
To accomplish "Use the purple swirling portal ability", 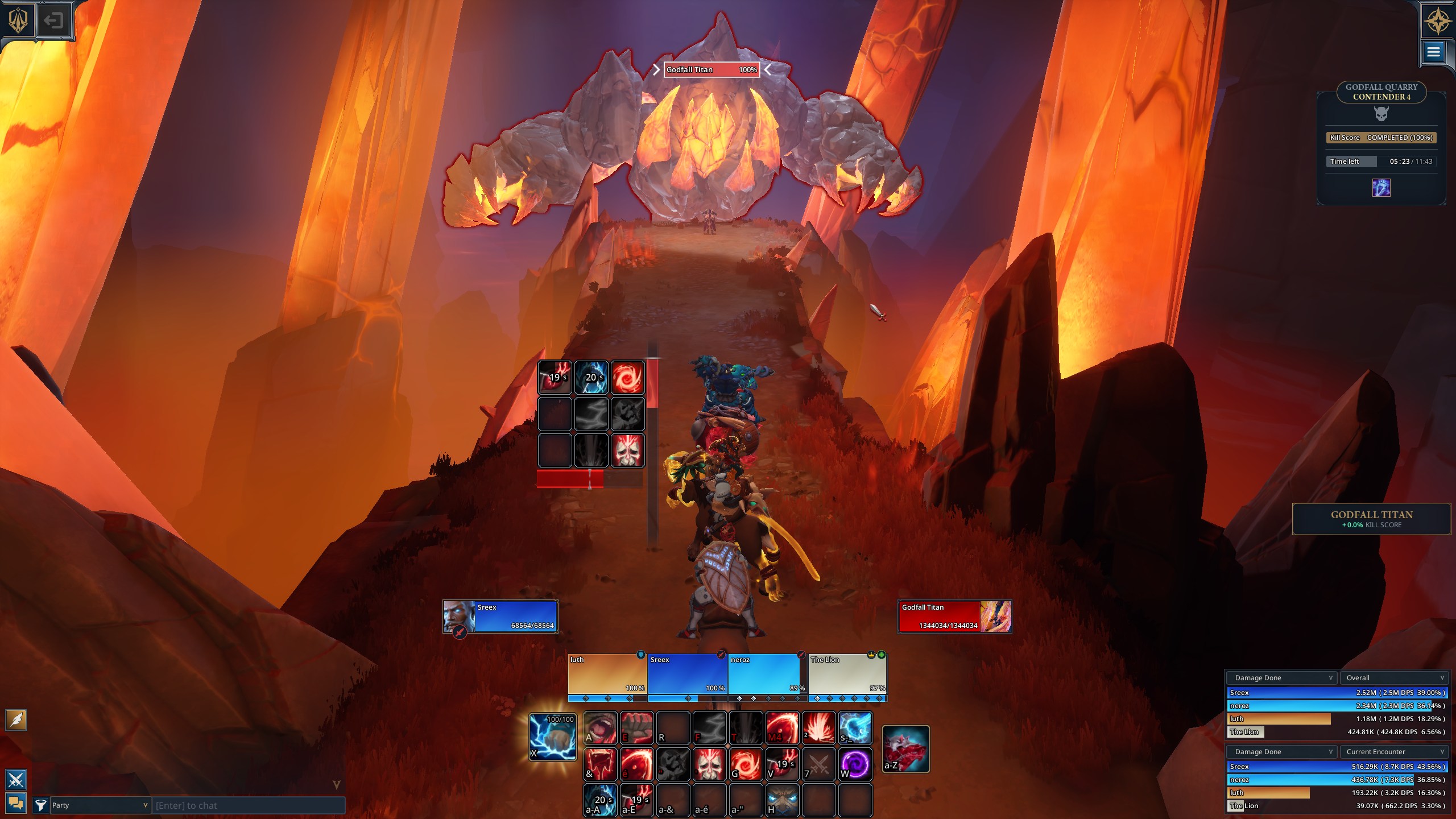I will tap(854, 764).
